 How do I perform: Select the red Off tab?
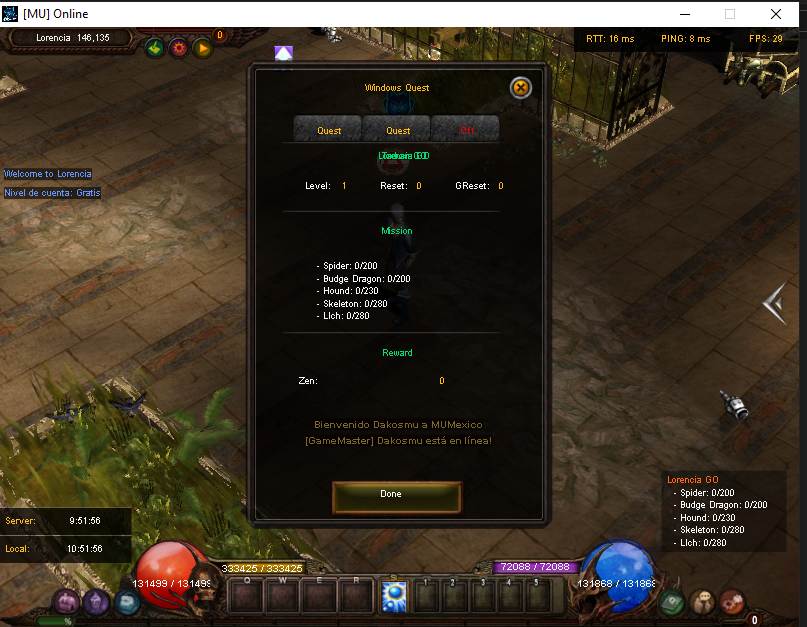tap(467, 130)
